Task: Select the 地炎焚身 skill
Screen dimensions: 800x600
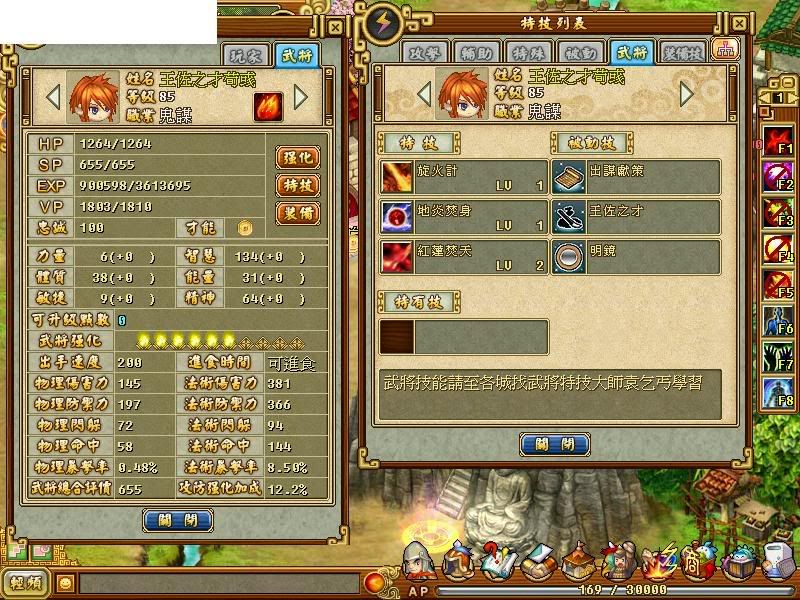Action: pyautogui.click(x=464, y=216)
